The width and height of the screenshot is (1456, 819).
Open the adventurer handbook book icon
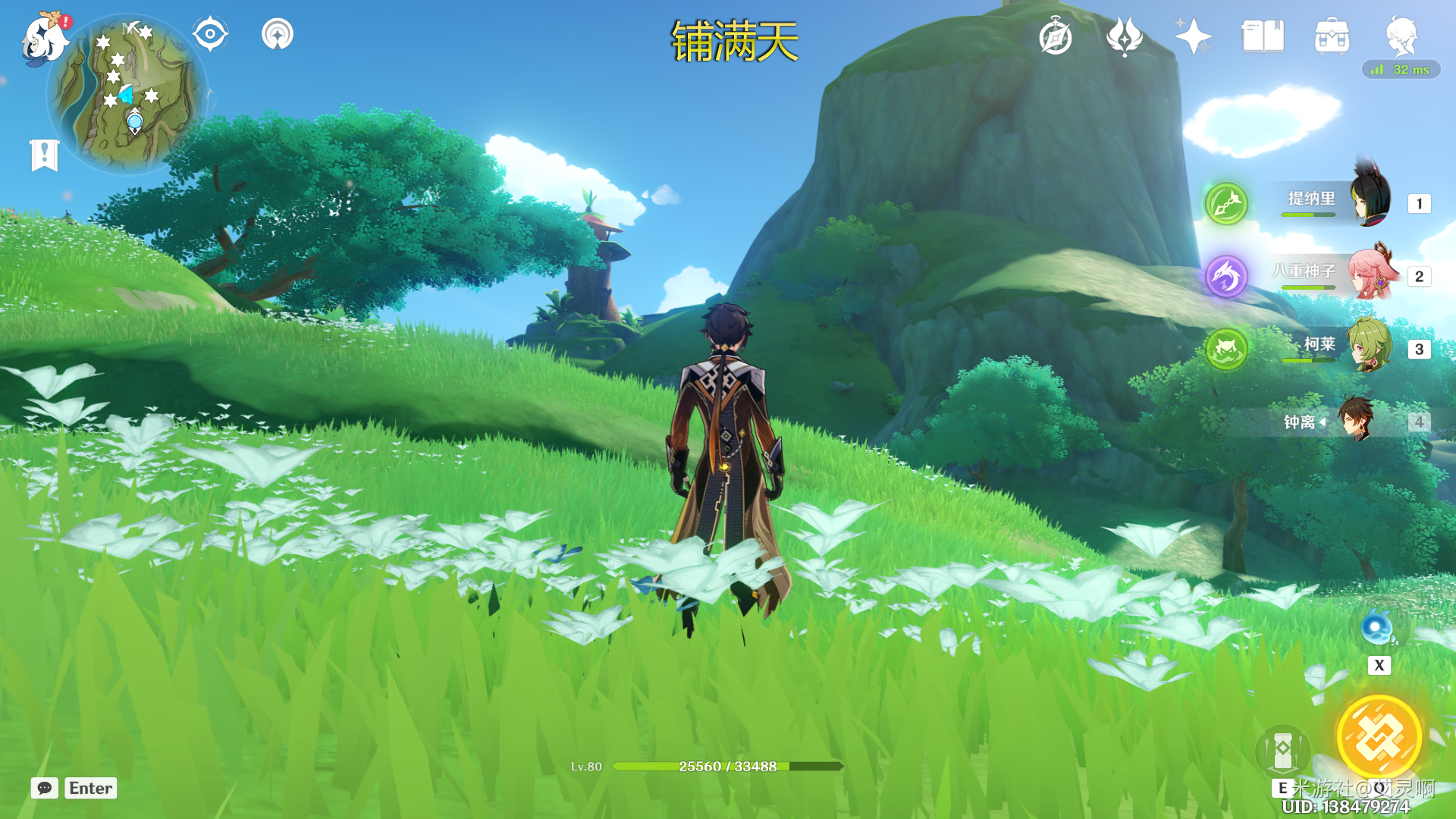1263,36
